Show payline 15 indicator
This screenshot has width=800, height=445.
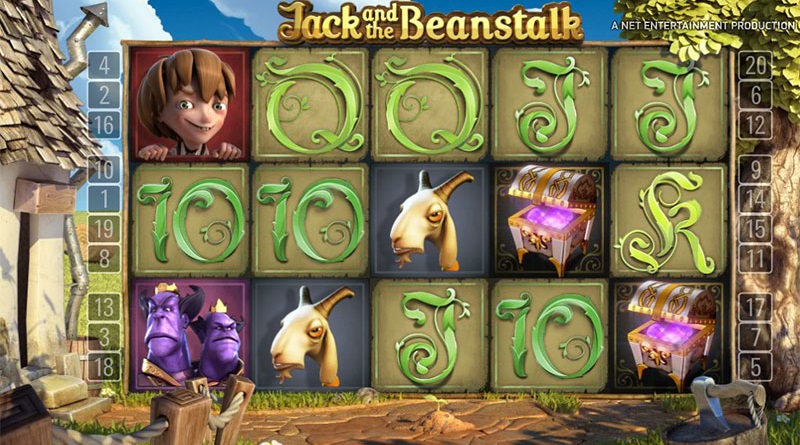(756, 227)
